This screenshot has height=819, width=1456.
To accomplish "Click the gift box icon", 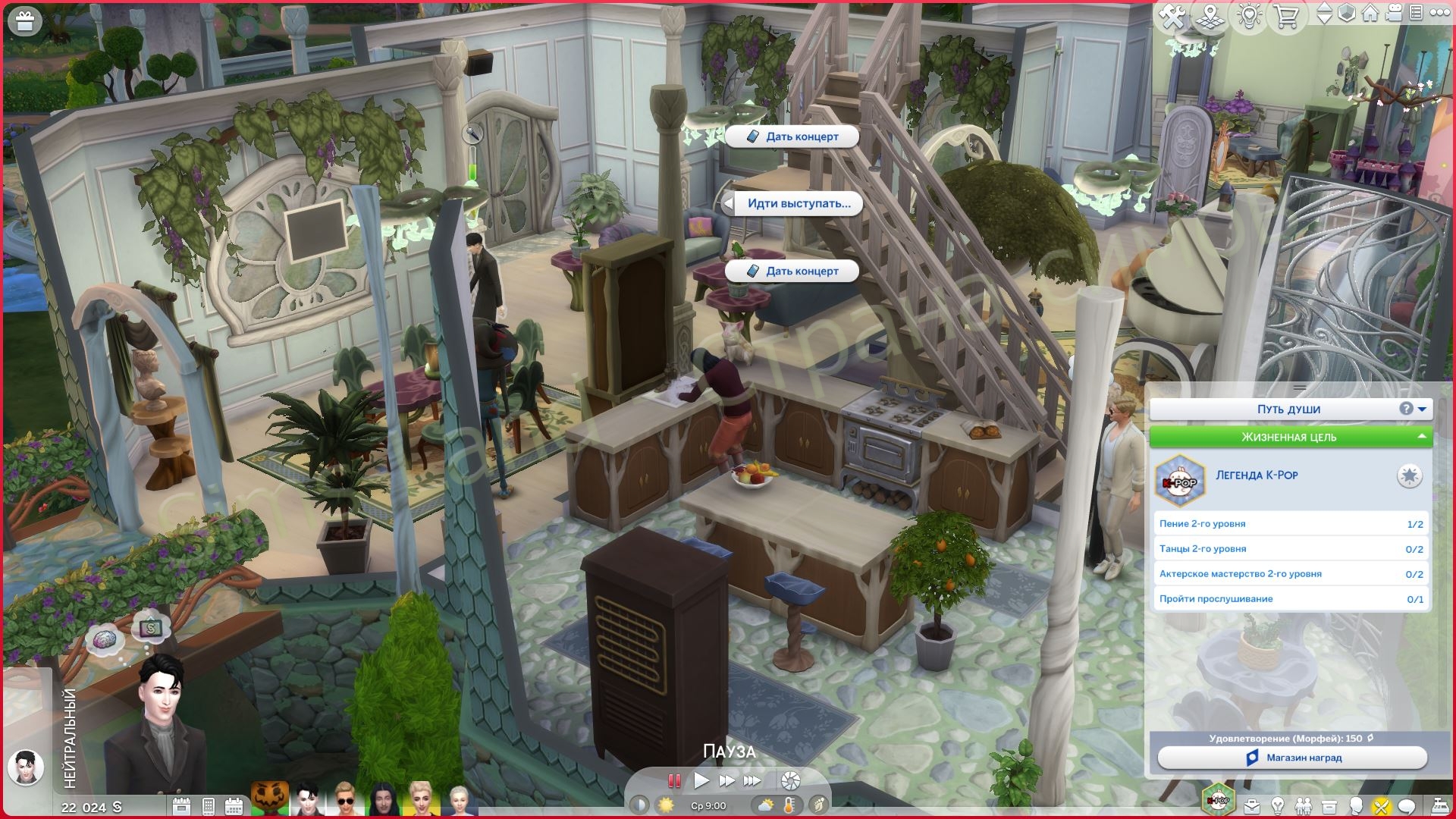I will tap(25, 22).
